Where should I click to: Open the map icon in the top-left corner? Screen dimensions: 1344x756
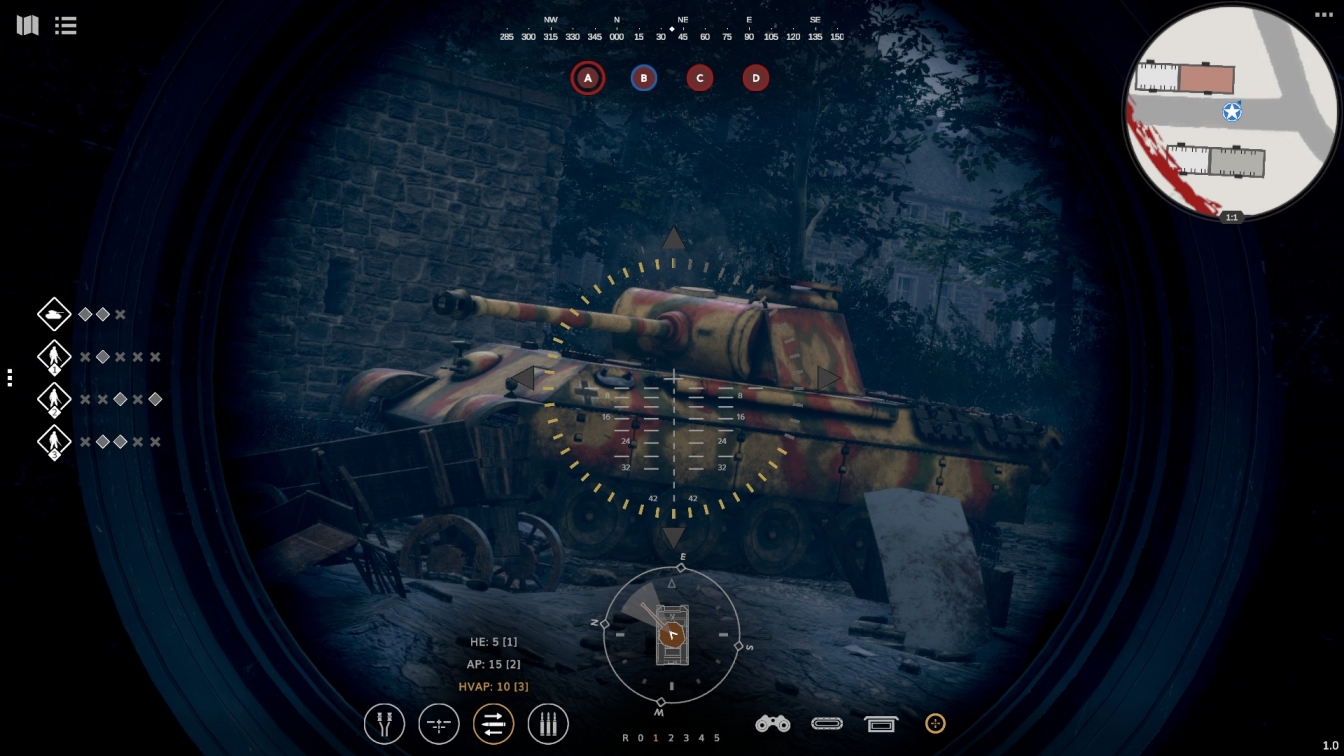point(28,25)
